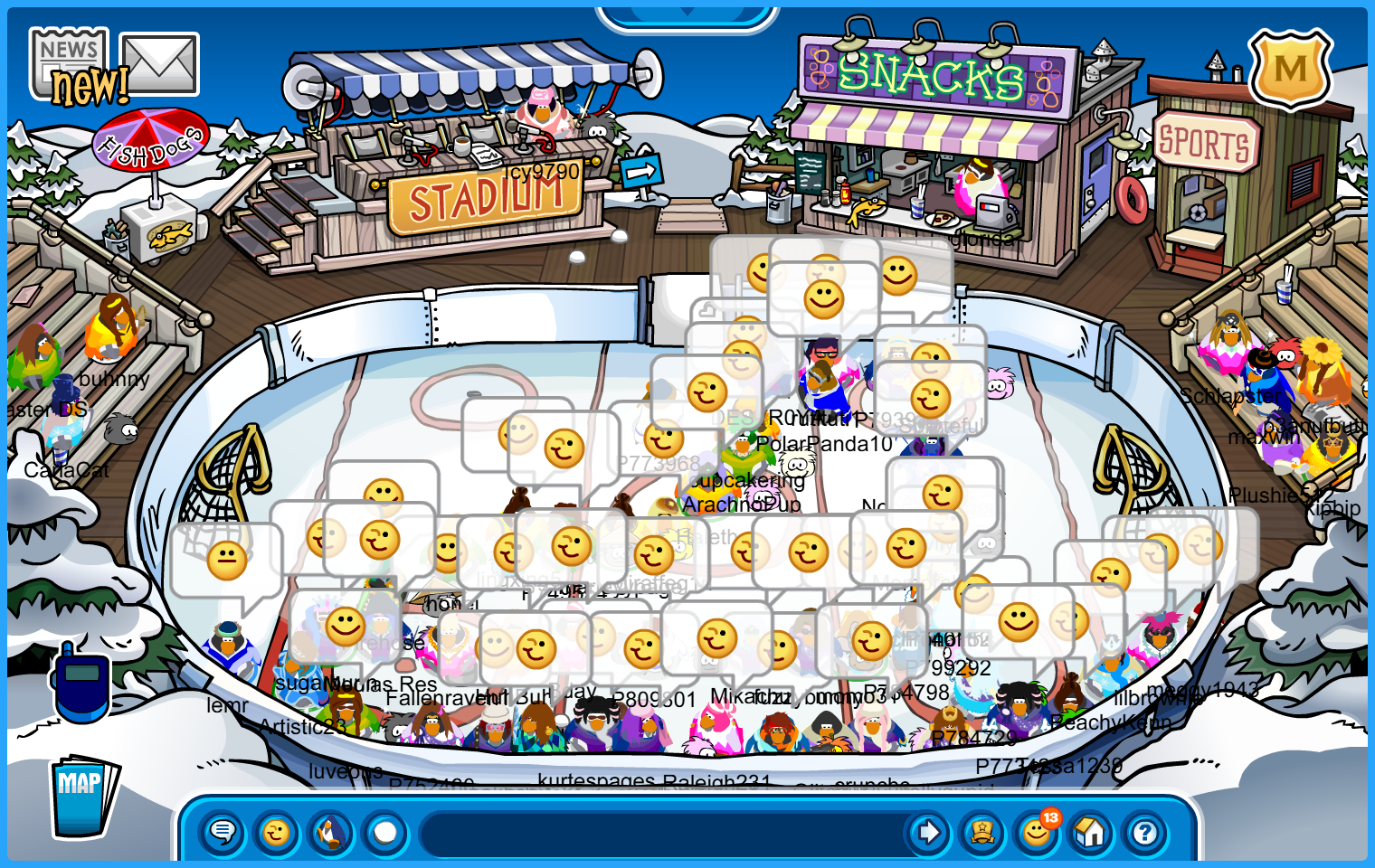This screenshot has height=868, width=1375.
Task: Open the player card star badge button
Action: [982, 832]
